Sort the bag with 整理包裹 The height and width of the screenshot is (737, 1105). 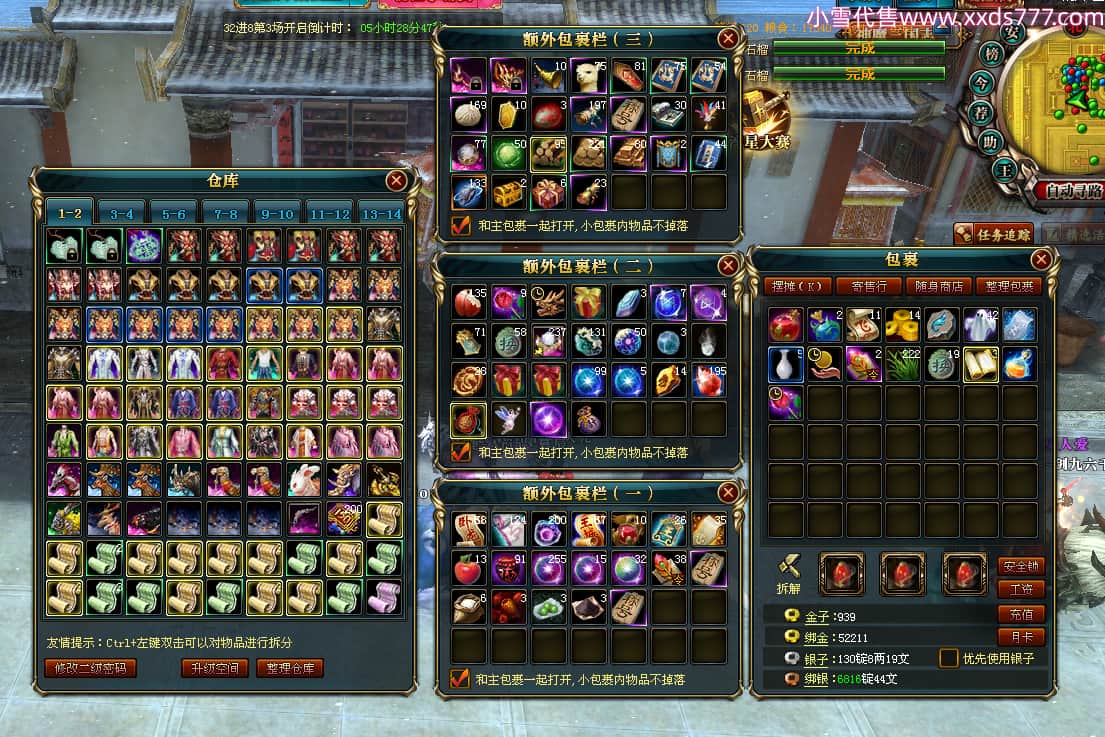(1008, 286)
